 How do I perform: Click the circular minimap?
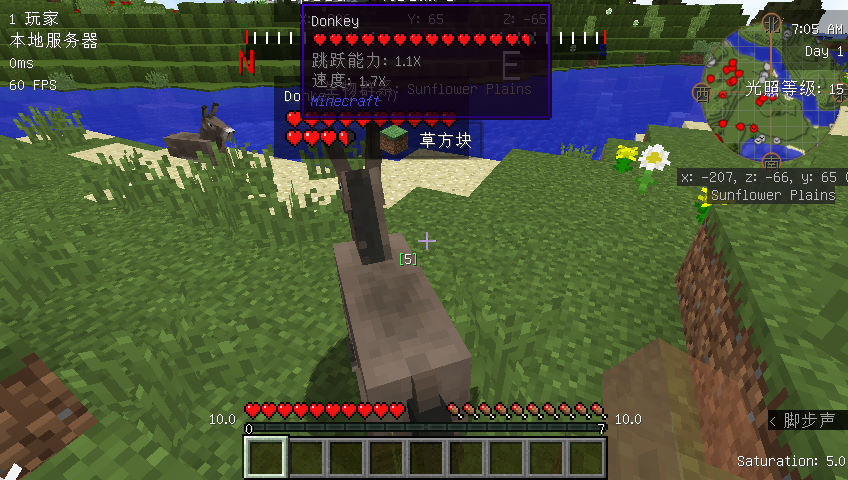(x=770, y=93)
